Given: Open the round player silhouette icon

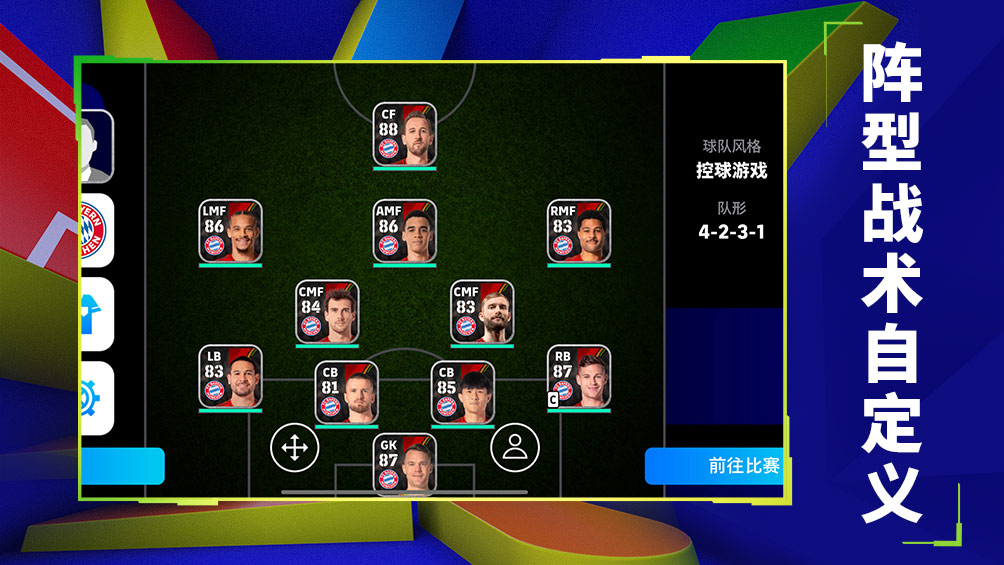Looking at the screenshot, I should (515, 448).
